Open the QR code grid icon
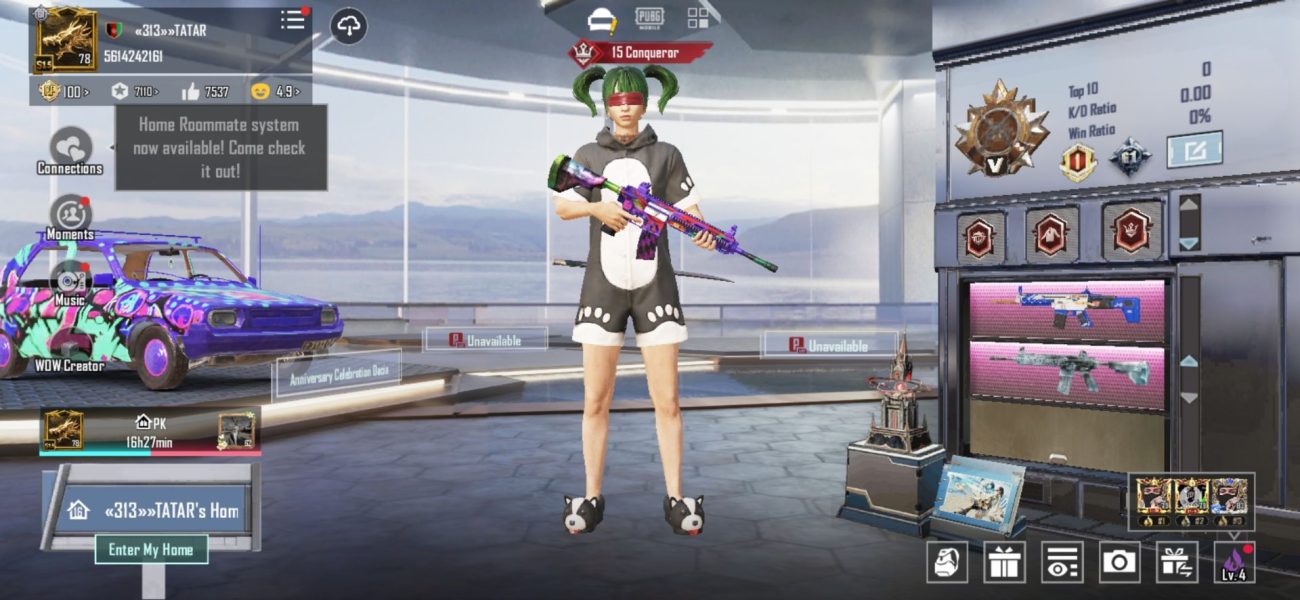 pyautogui.click(x=698, y=18)
